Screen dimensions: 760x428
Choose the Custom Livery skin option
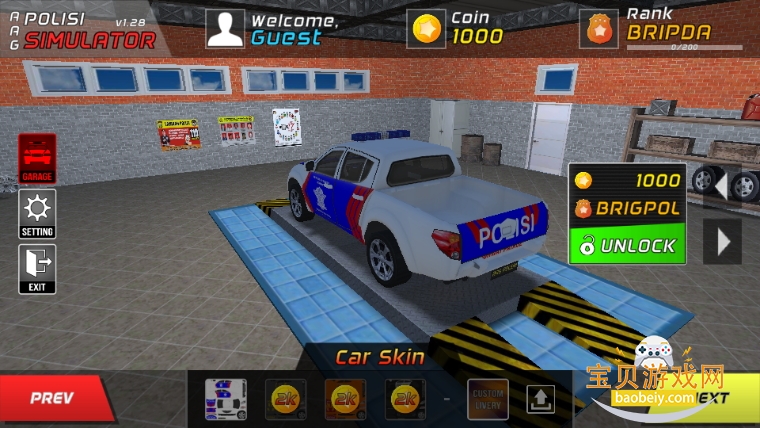pos(488,399)
